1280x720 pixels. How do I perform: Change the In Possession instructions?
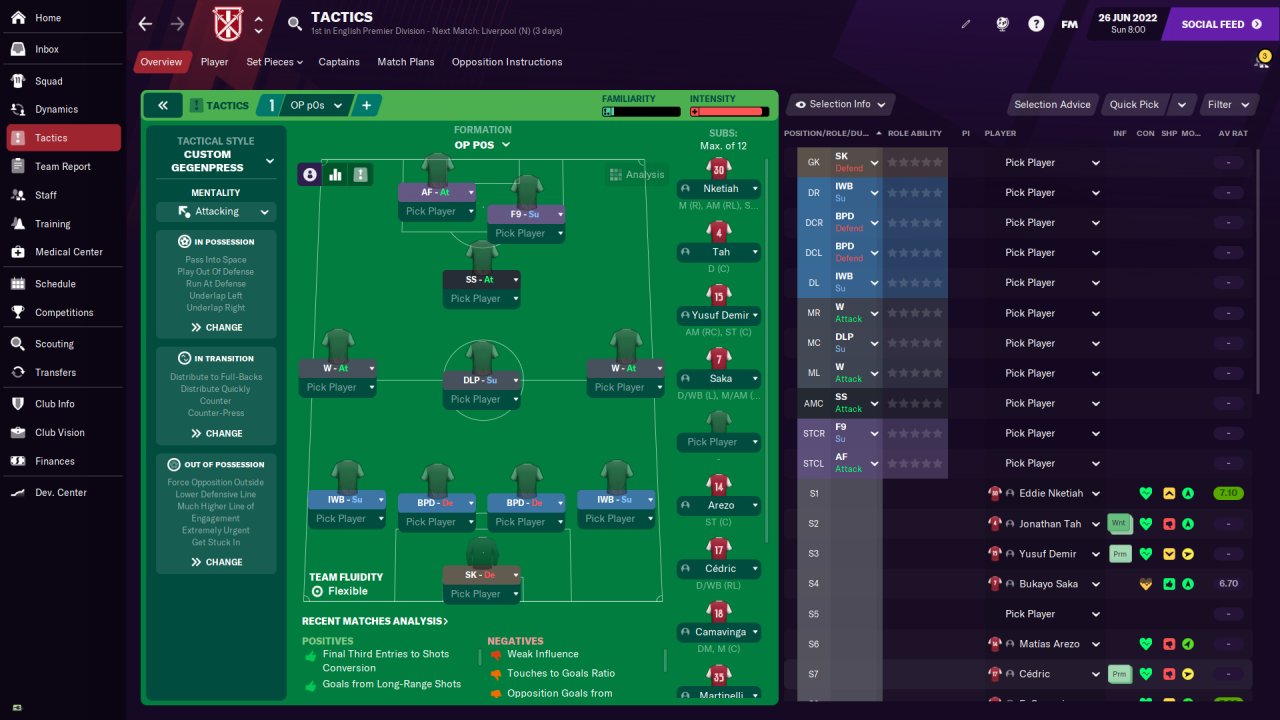pos(216,327)
